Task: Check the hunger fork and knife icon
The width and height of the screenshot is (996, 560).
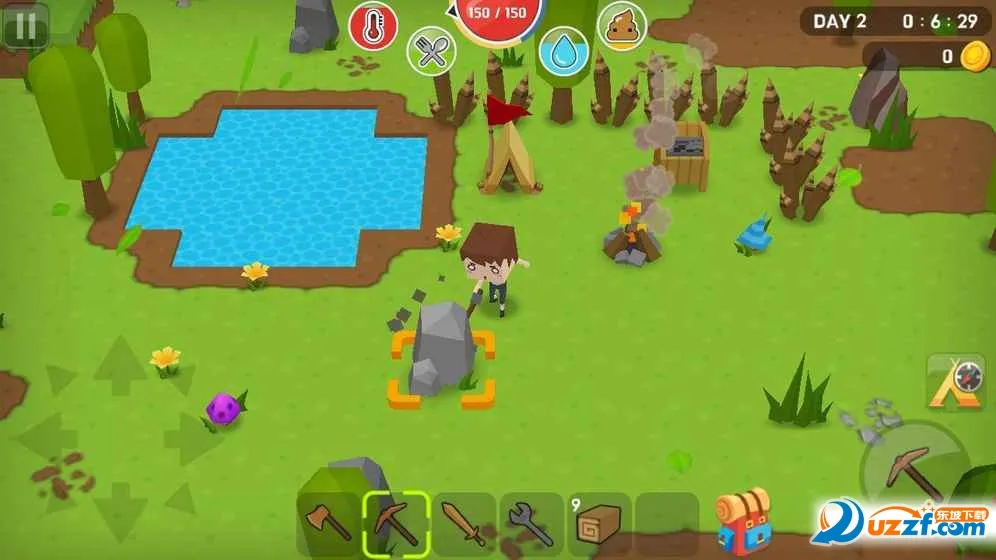Action: [431, 50]
